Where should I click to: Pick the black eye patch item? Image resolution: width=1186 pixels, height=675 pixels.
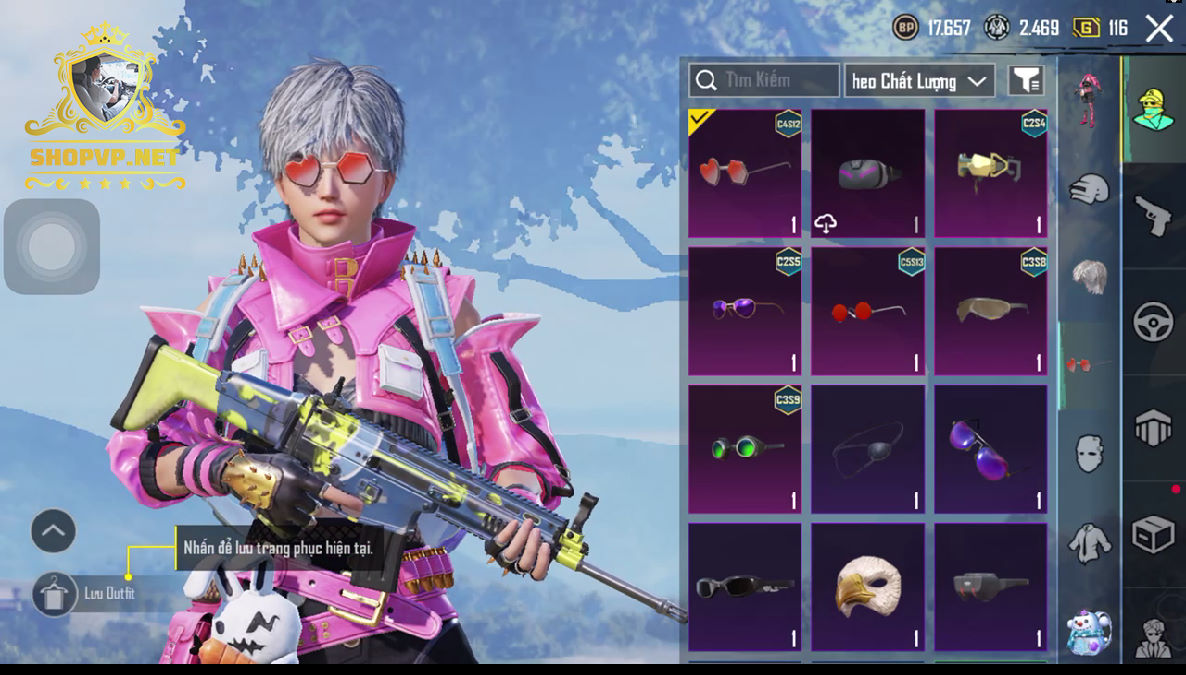pos(868,449)
